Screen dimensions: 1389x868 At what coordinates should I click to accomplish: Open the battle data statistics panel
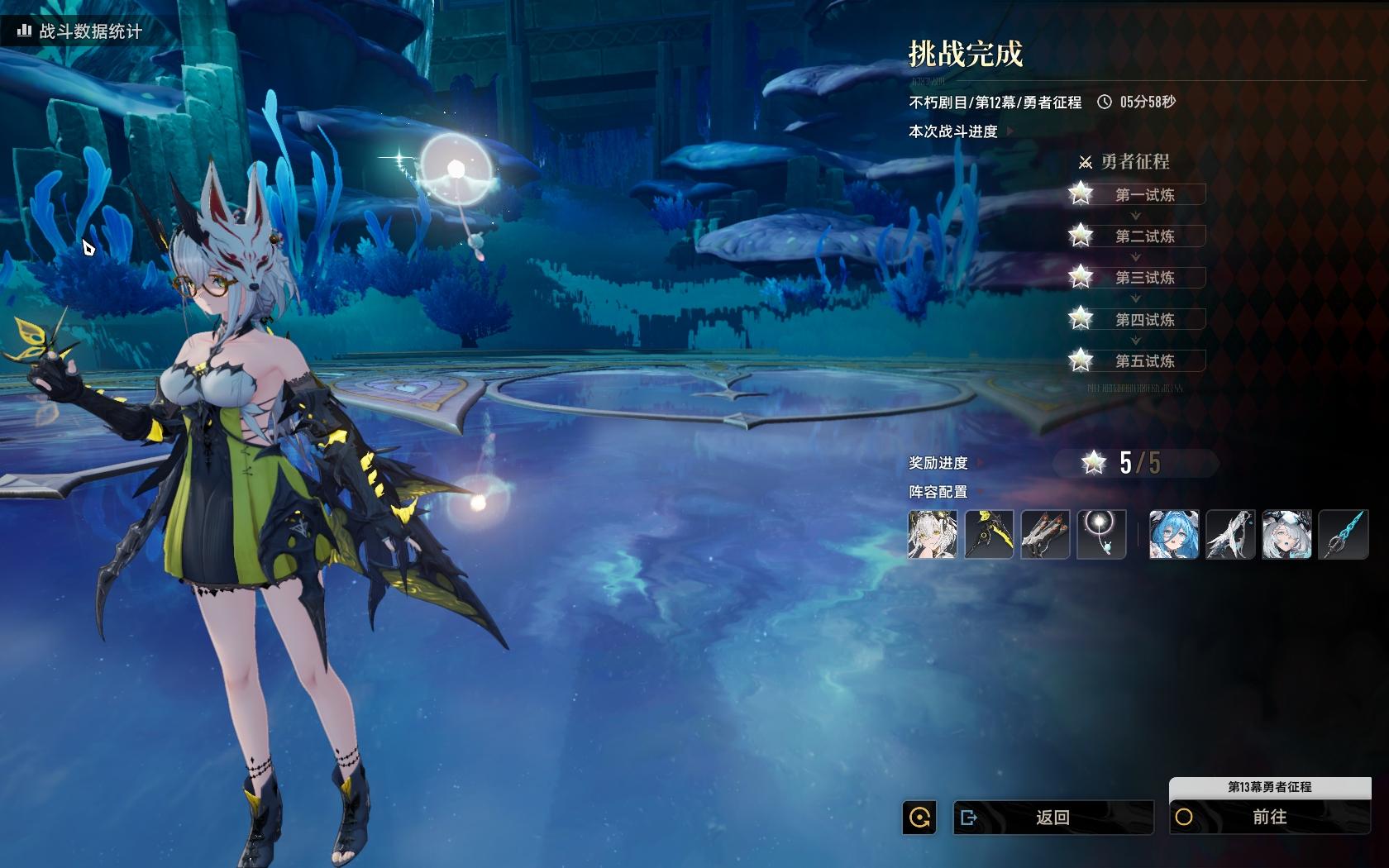point(80,31)
